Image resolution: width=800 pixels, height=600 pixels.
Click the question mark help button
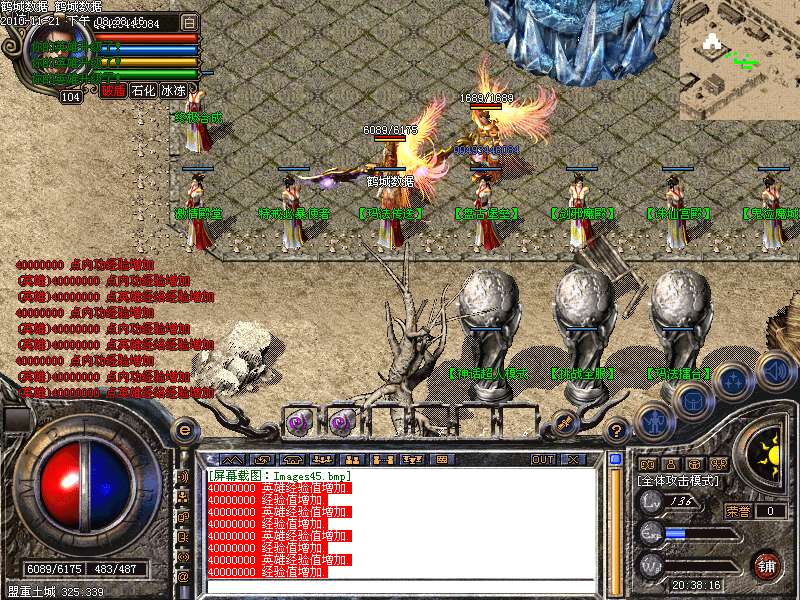pos(617,431)
